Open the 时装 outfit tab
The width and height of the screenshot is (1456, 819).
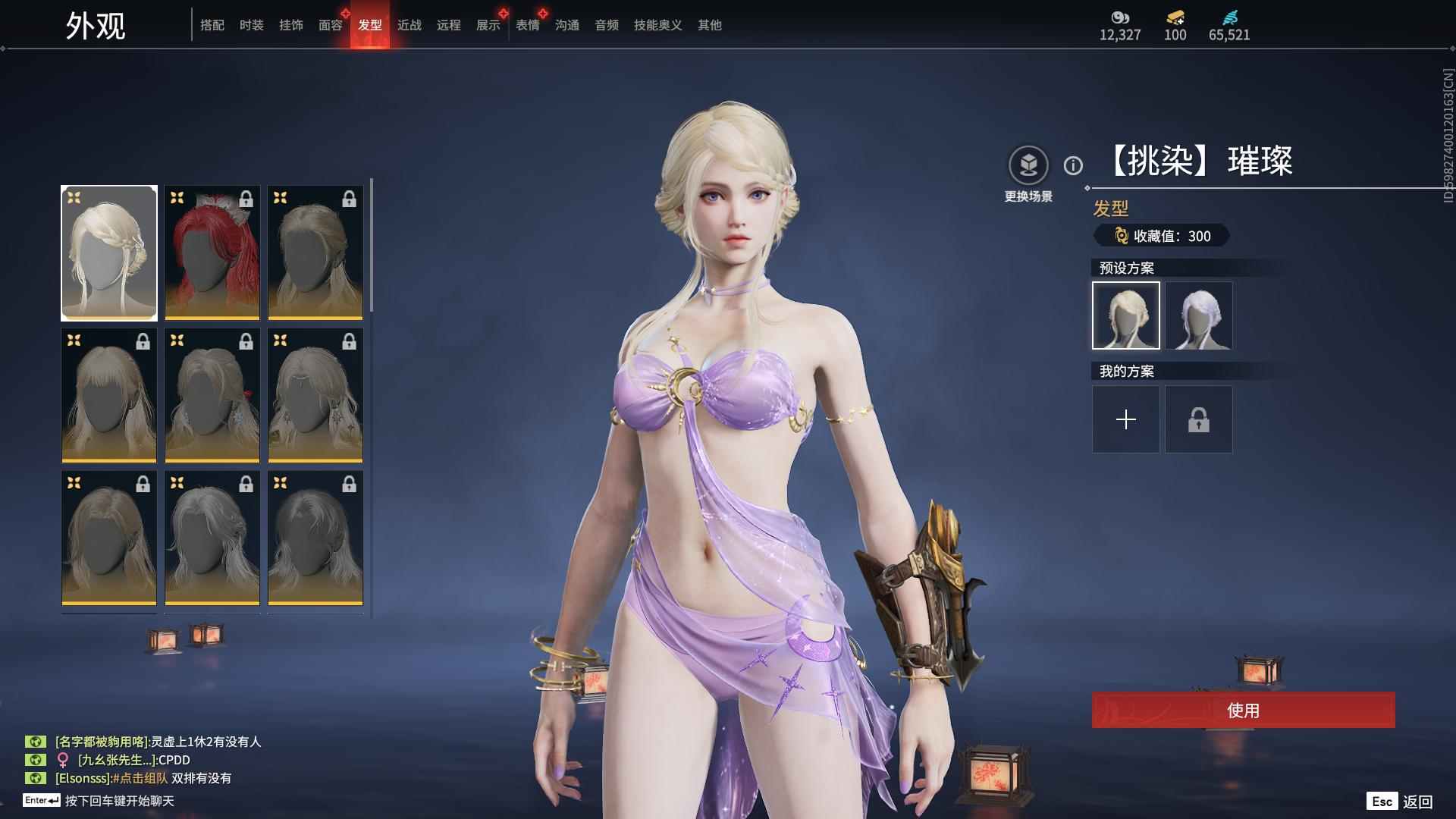coord(252,25)
